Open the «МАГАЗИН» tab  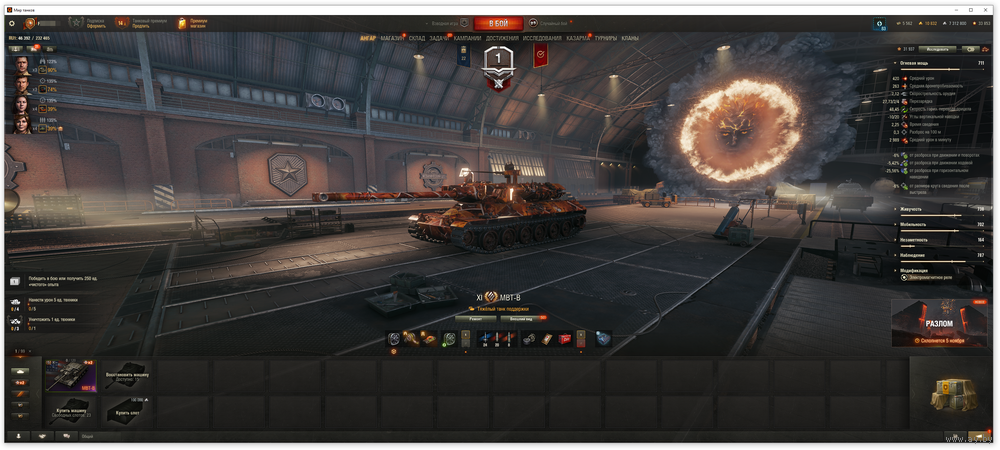392,38
